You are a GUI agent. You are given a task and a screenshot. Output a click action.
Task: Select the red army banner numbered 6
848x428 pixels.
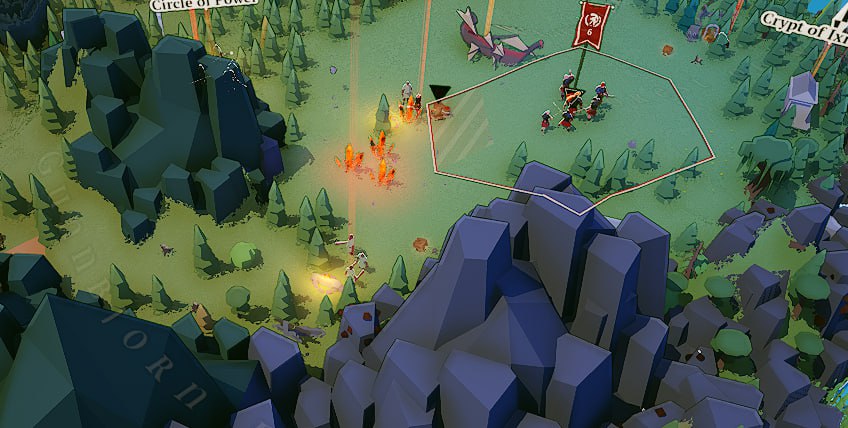pos(592,26)
